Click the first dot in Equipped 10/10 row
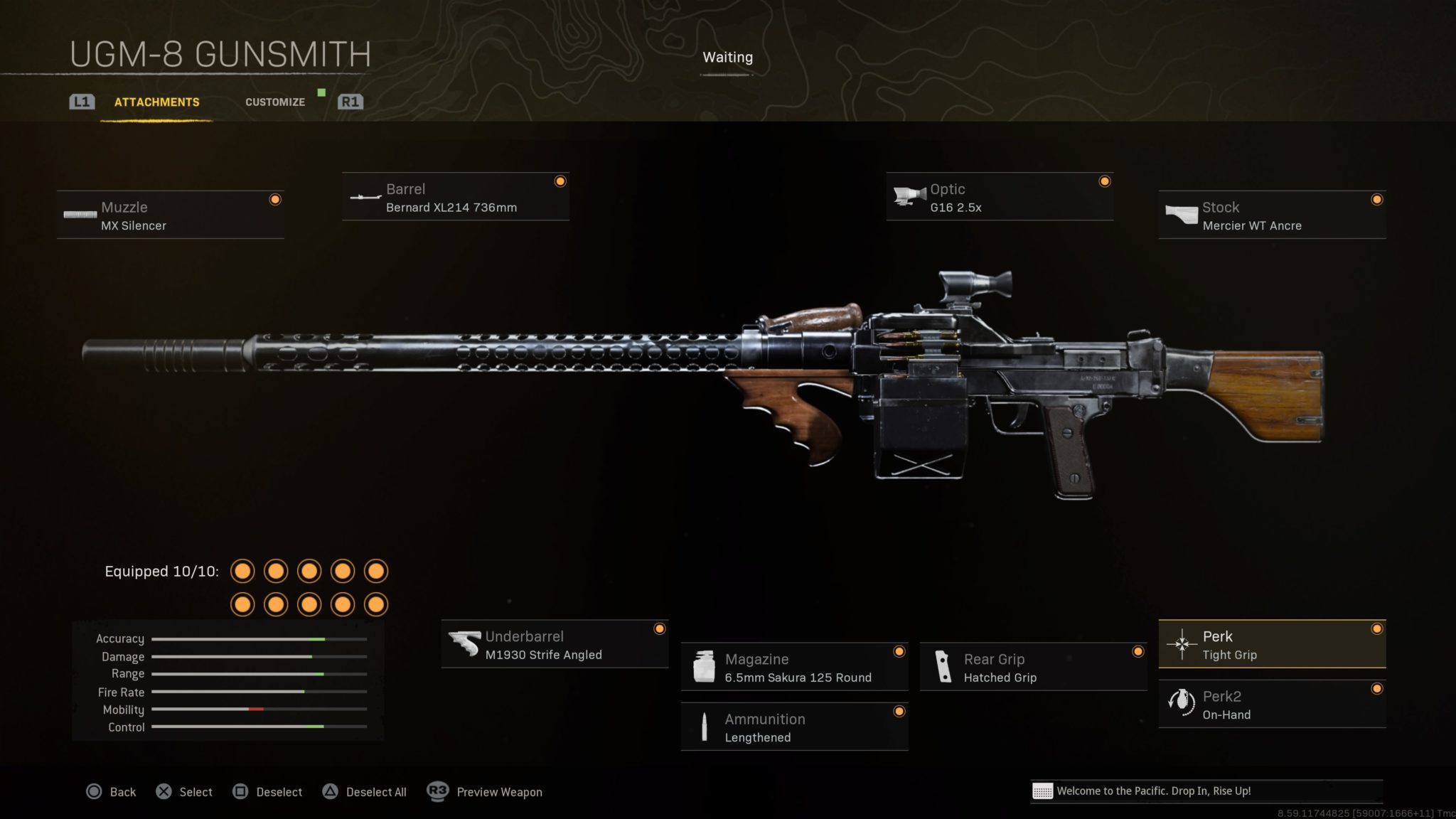This screenshot has height=819, width=1456. pyautogui.click(x=243, y=571)
